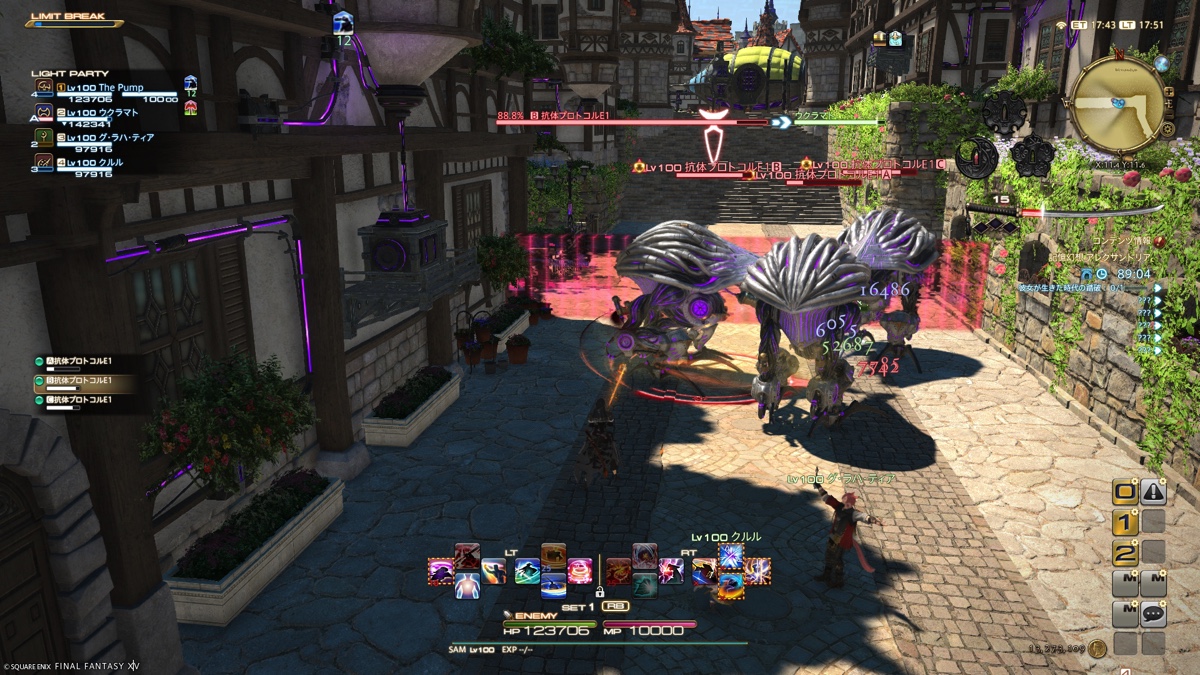Toggle the hotbar lock padlock icon
Image resolution: width=1200 pixels, height=675 pixels.
pos(600,592)
